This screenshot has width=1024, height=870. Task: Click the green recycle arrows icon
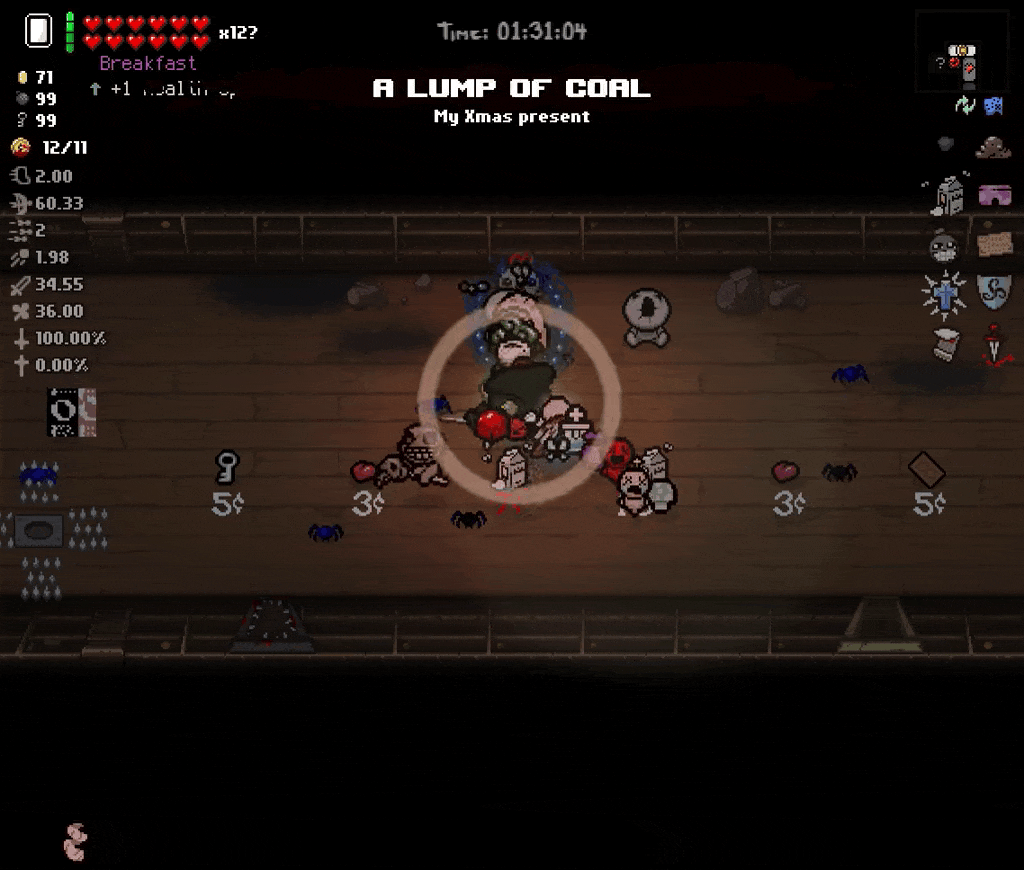(x=964, y=105)
